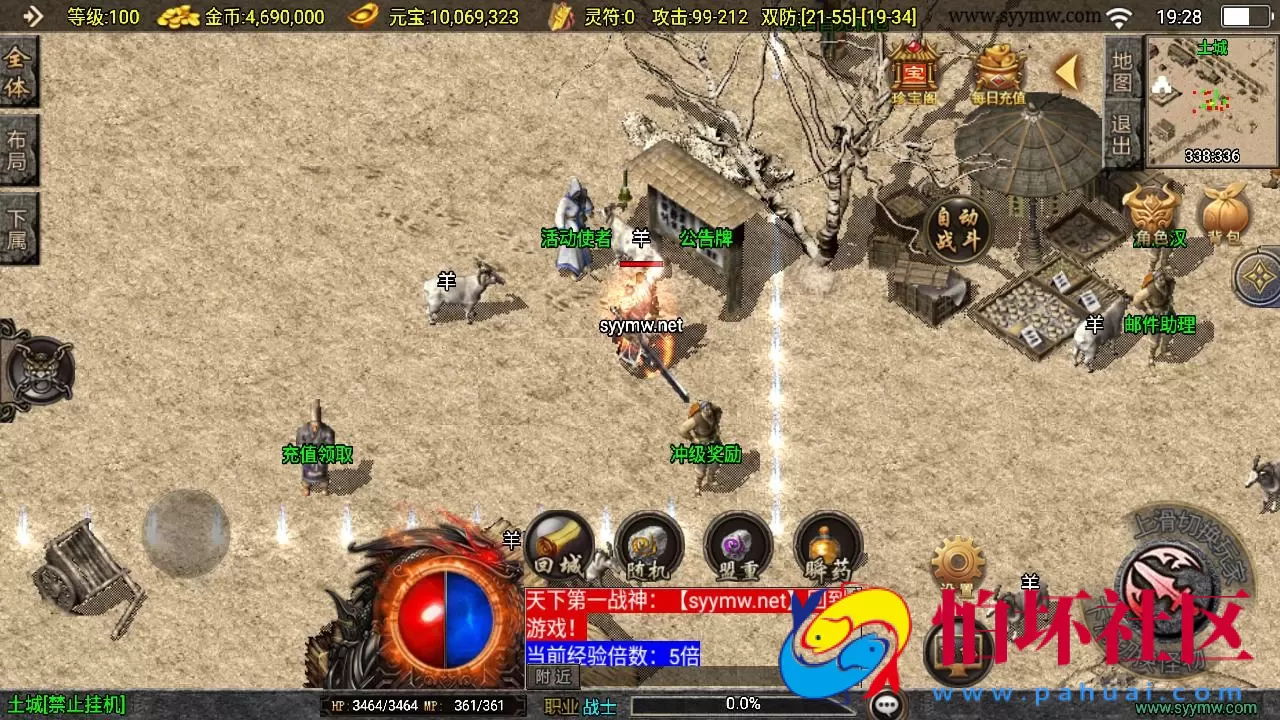Open the 珍宝阁 treasure pavilion icon
The image size is (1280, 720).
click(913, 70)
